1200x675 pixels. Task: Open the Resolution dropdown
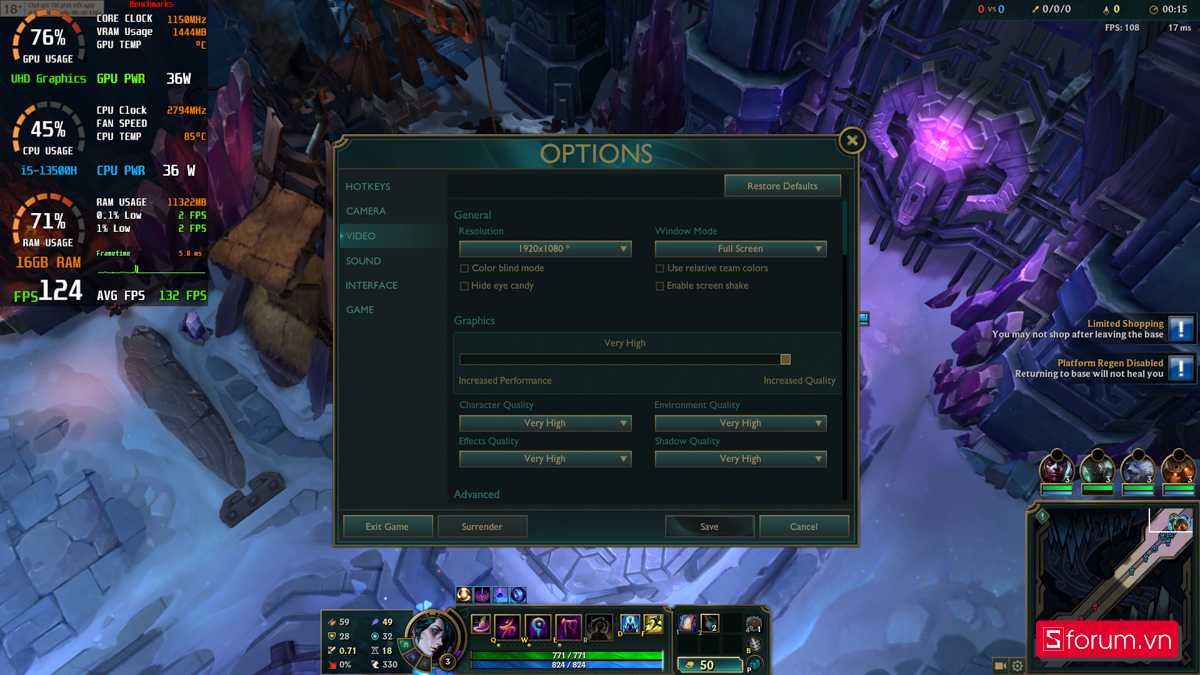point(545,249)
